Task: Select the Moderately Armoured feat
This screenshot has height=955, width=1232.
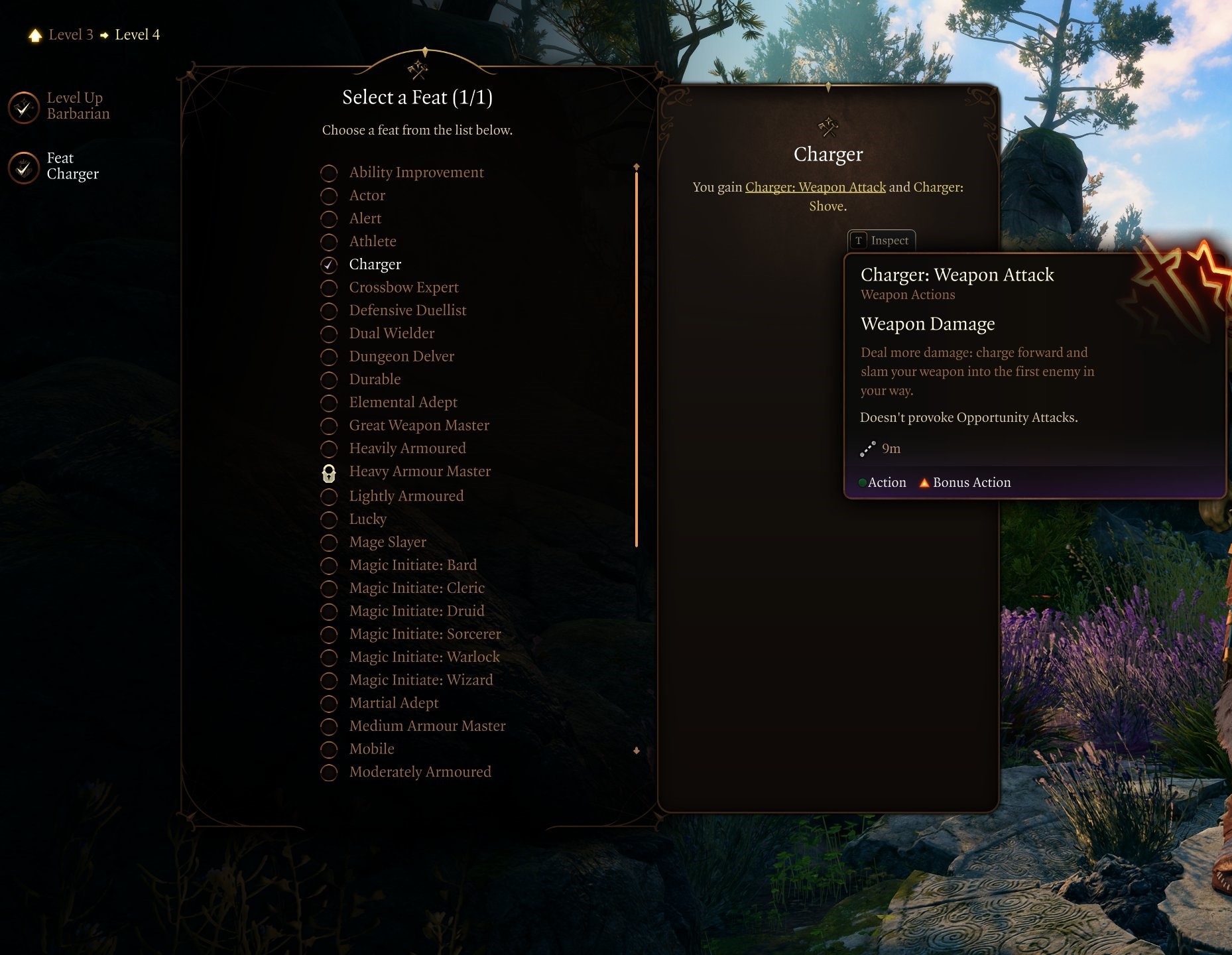Action: pos(420,772)
